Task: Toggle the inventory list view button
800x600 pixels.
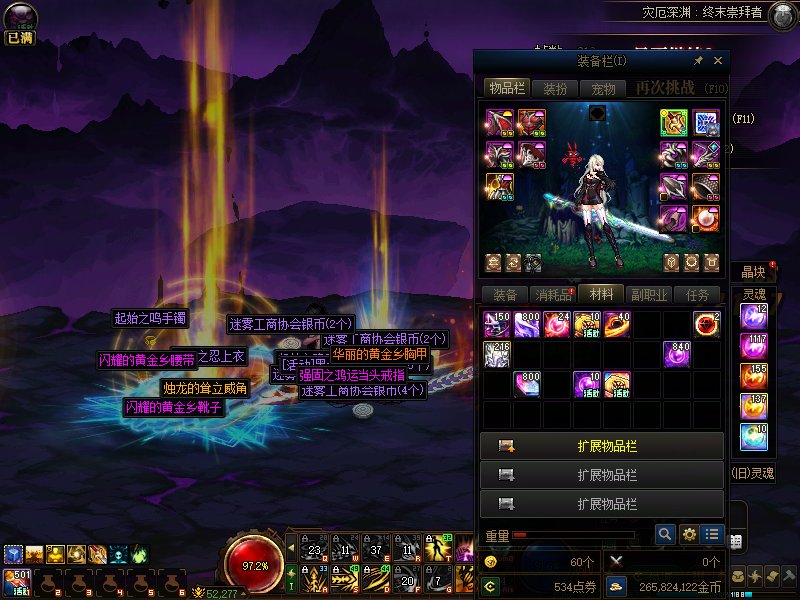Action: click(712, 535)
